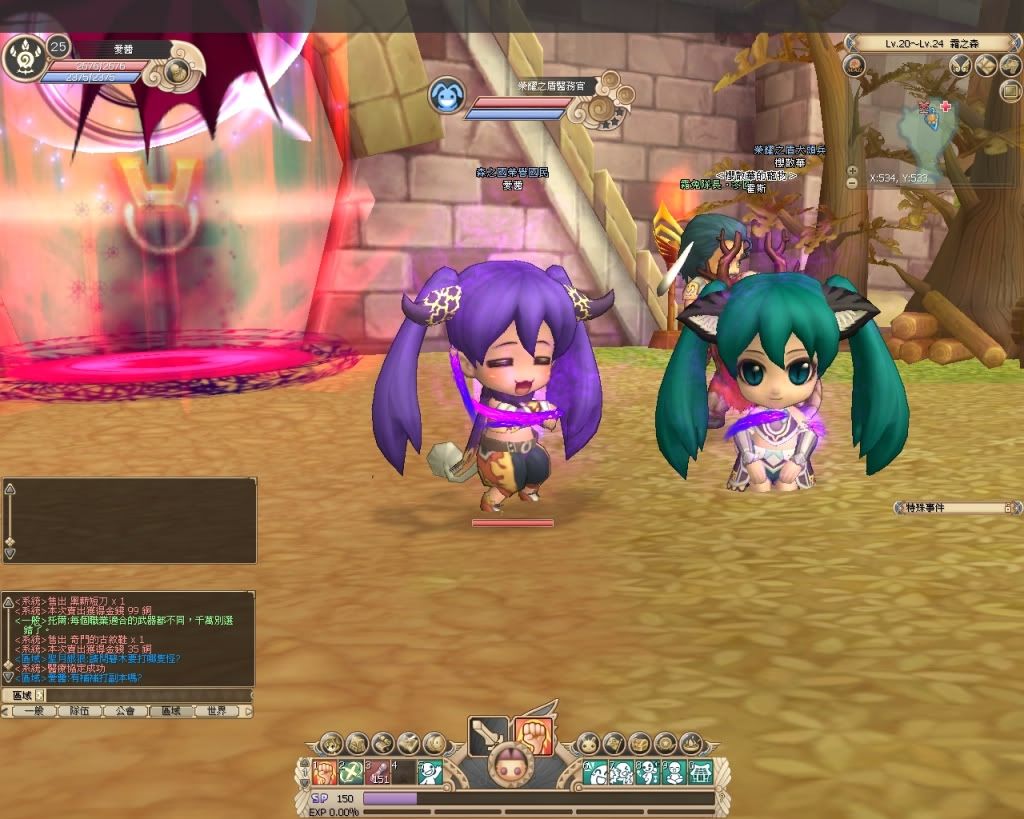Activate the red fist skill in slot 1
This screenshot has height=819, width=1024.
point(323,772)
